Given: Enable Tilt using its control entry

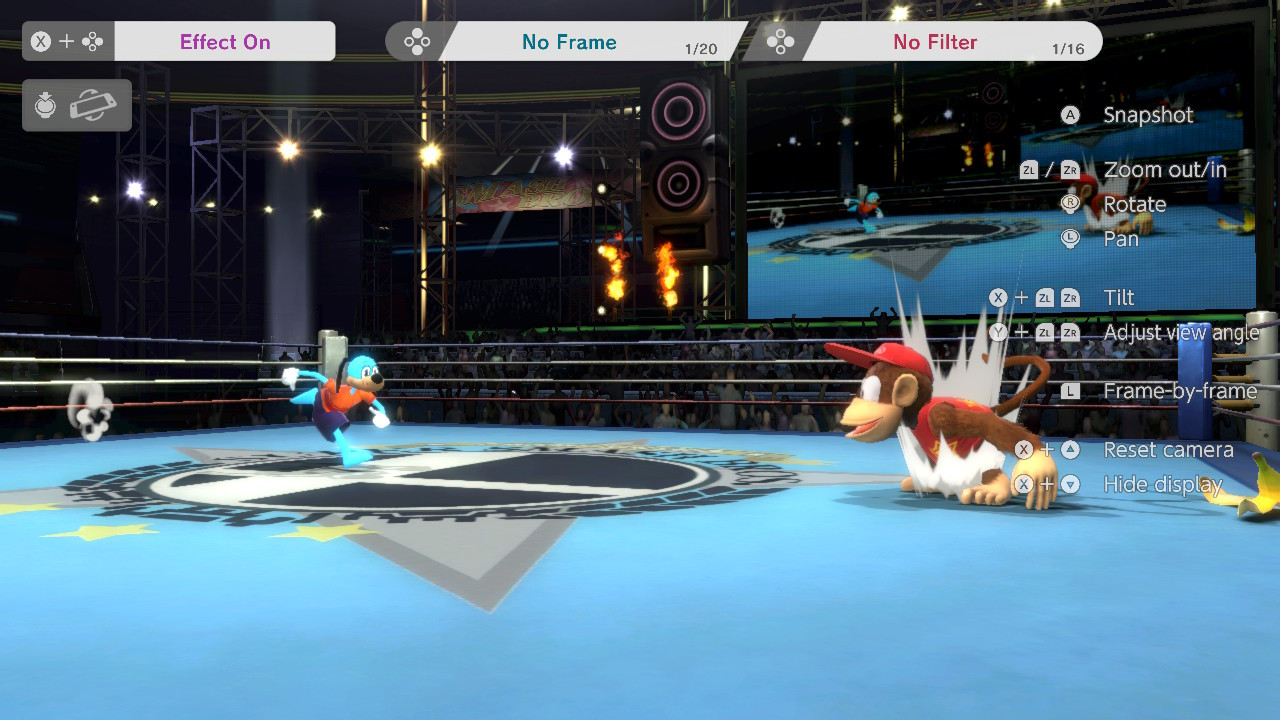Looking at the screenshot, I should [x=1119, y=297].
